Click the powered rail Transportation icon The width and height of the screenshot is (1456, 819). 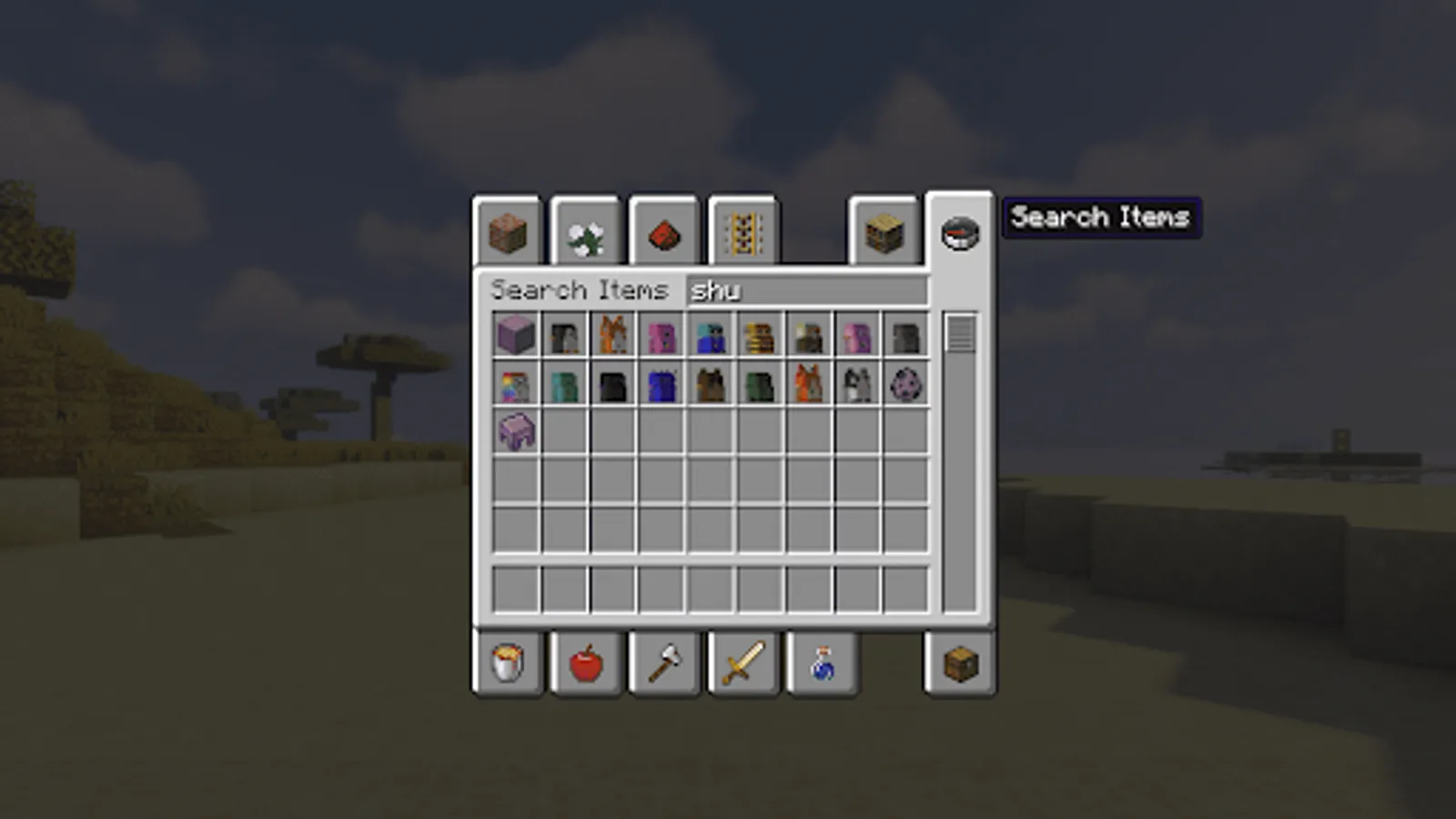[742, 233]
